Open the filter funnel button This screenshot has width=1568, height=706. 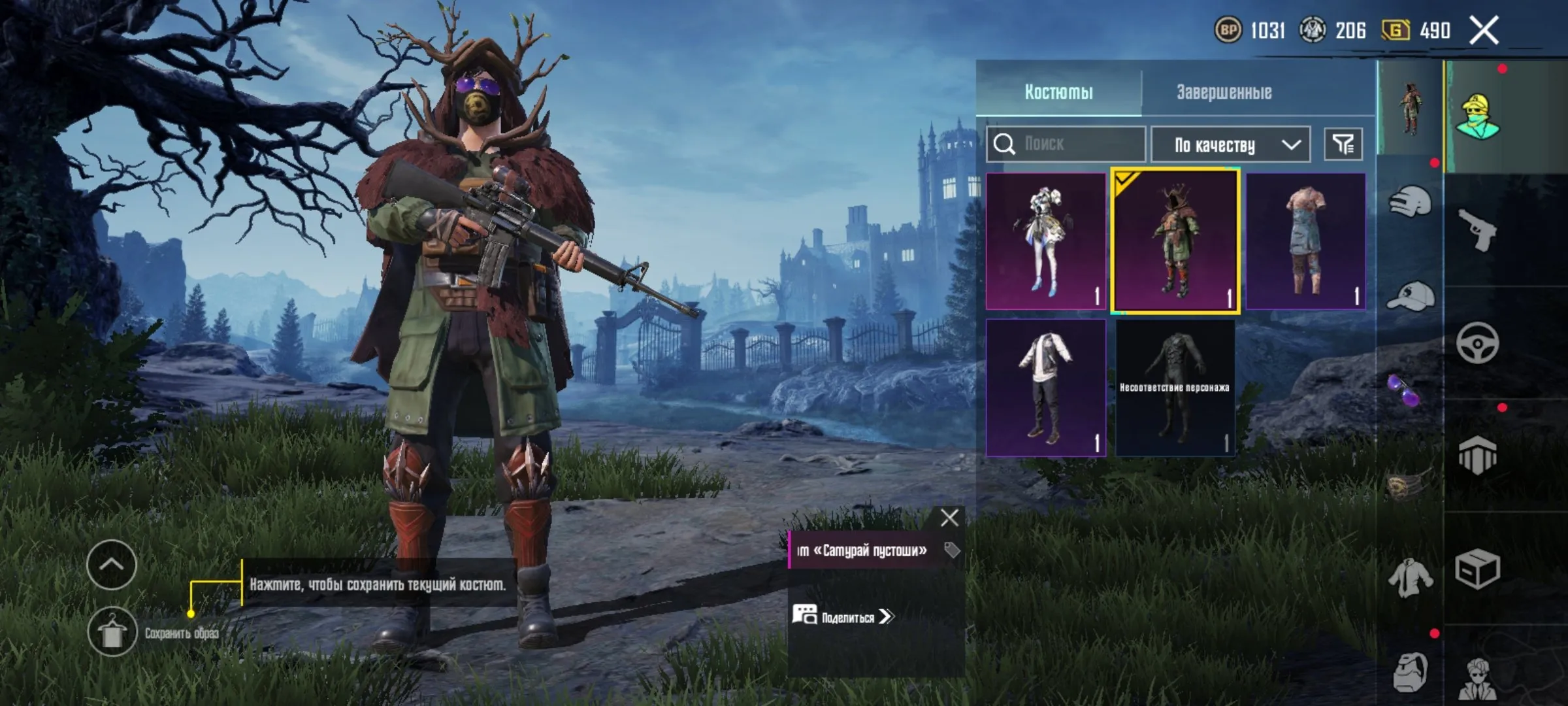(1343, 144)
